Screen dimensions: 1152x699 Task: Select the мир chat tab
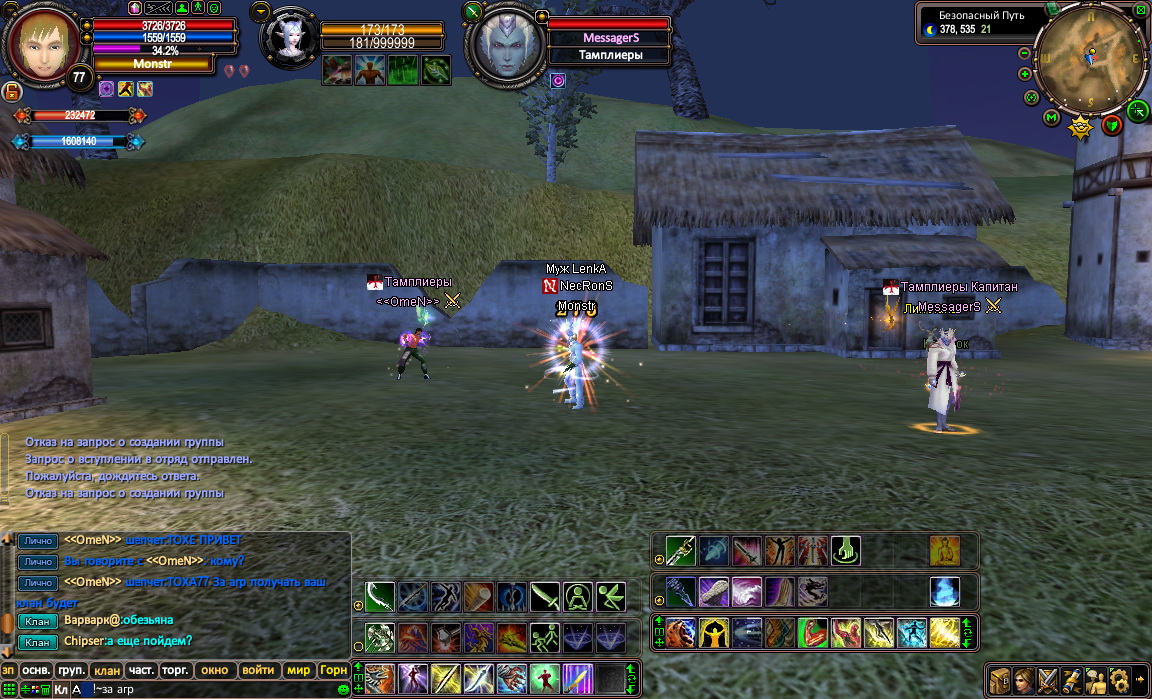298,670
